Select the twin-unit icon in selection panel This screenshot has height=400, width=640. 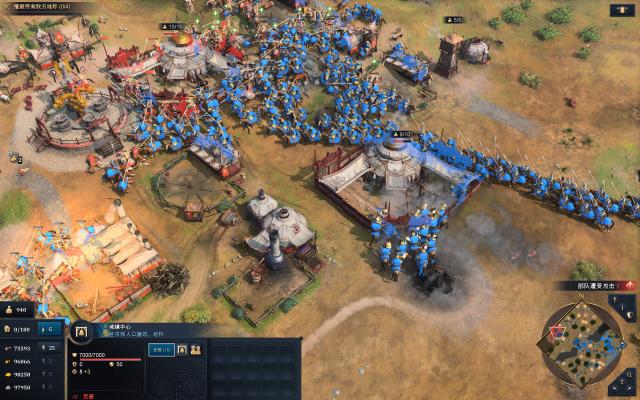pos(195,350)
